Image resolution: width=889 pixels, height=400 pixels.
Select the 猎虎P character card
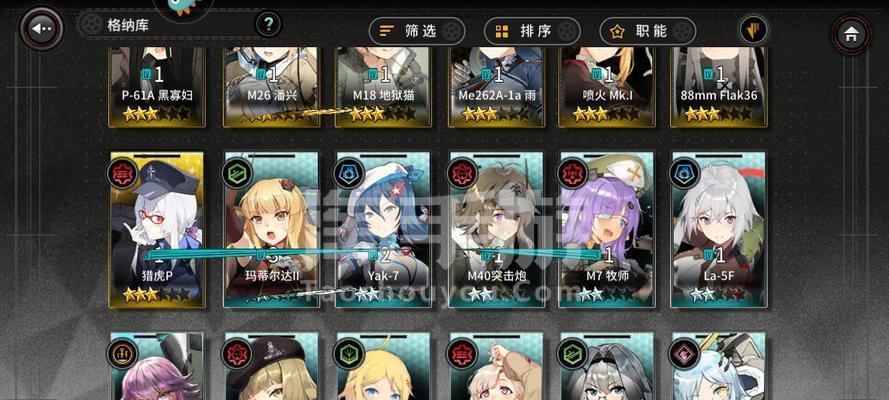[x=157, y=229]
